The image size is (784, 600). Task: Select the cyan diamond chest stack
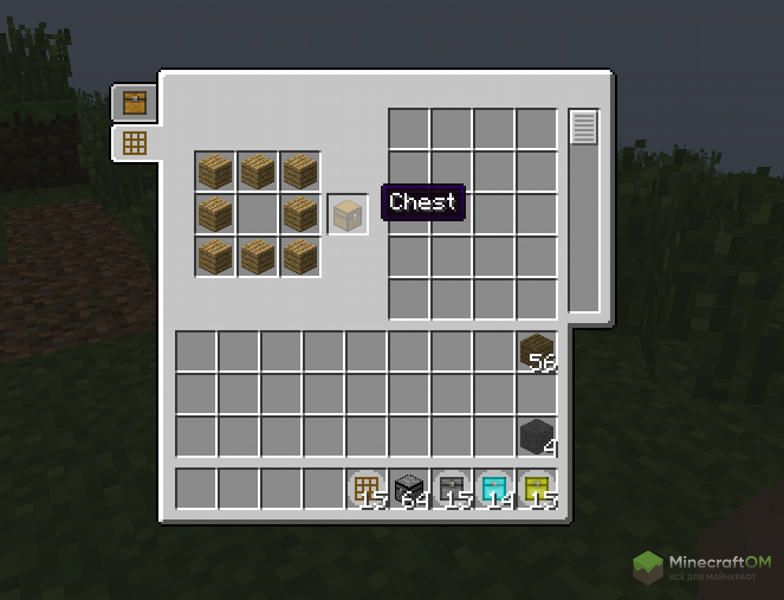(495, 488)
